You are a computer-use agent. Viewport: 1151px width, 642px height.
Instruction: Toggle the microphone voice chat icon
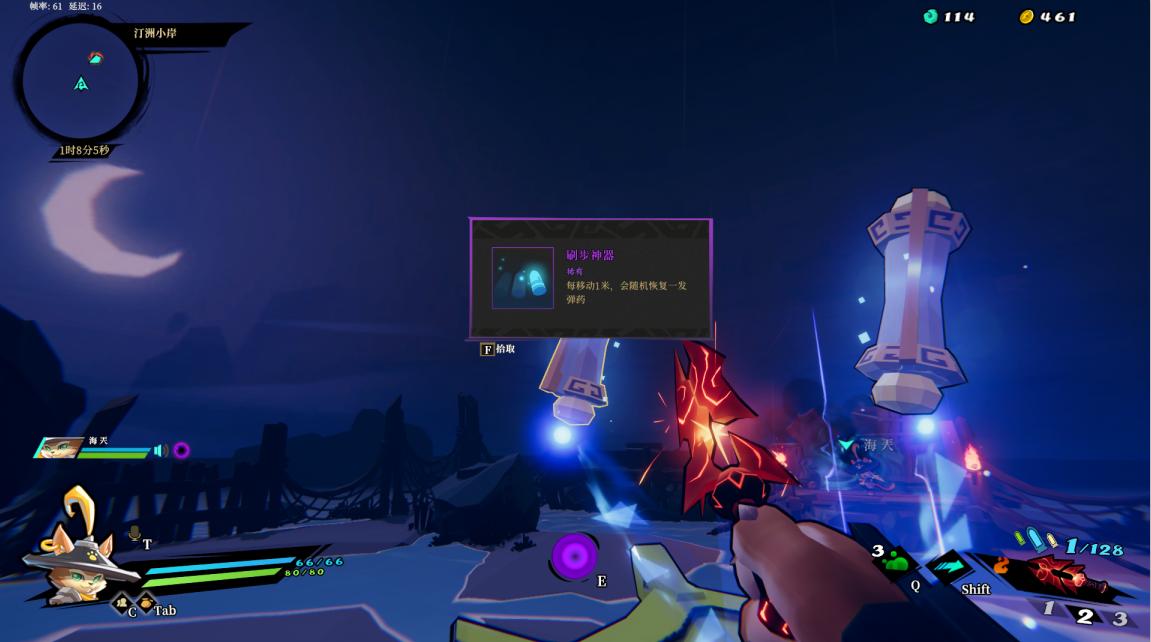click(x=134, y=534)
